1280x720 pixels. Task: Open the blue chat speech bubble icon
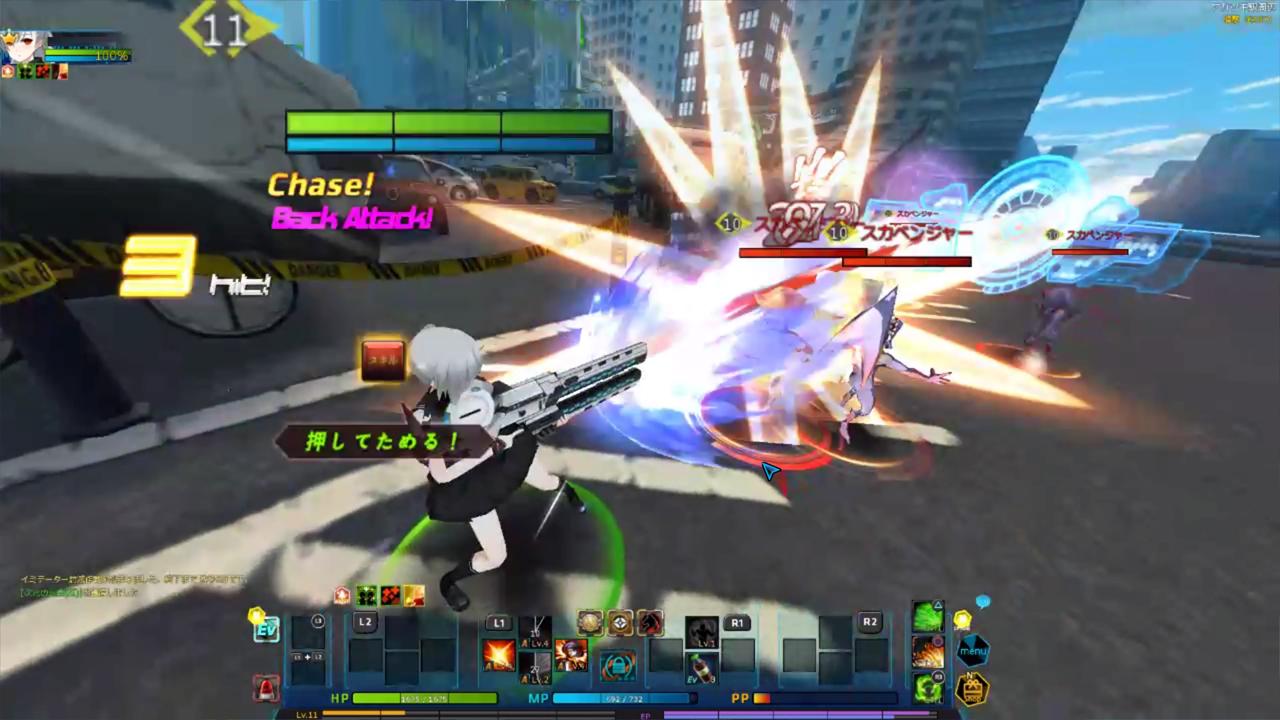(982, 602)
